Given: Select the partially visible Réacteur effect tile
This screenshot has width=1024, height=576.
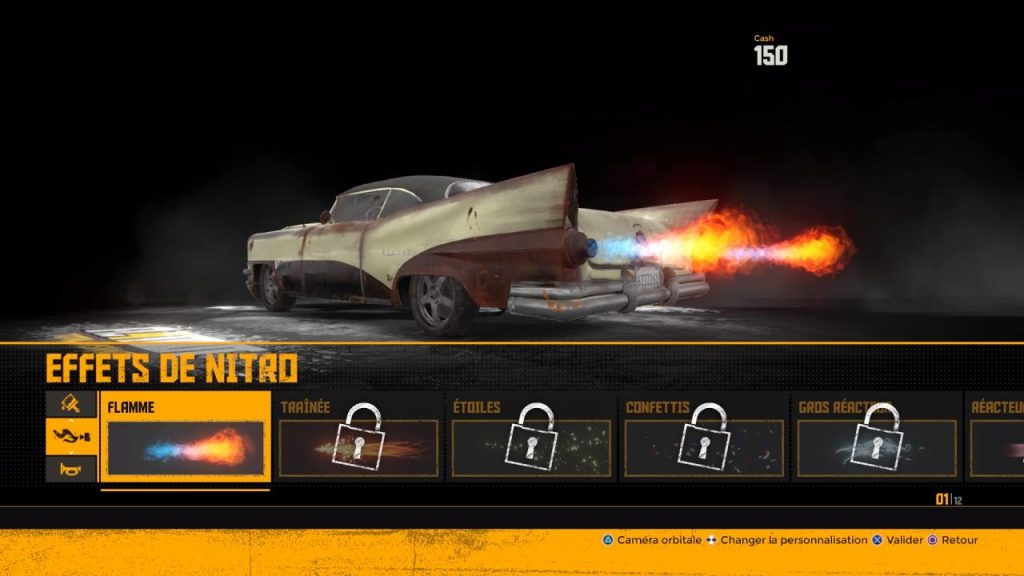Looking at the screenshot, I should tap(996, 438).
